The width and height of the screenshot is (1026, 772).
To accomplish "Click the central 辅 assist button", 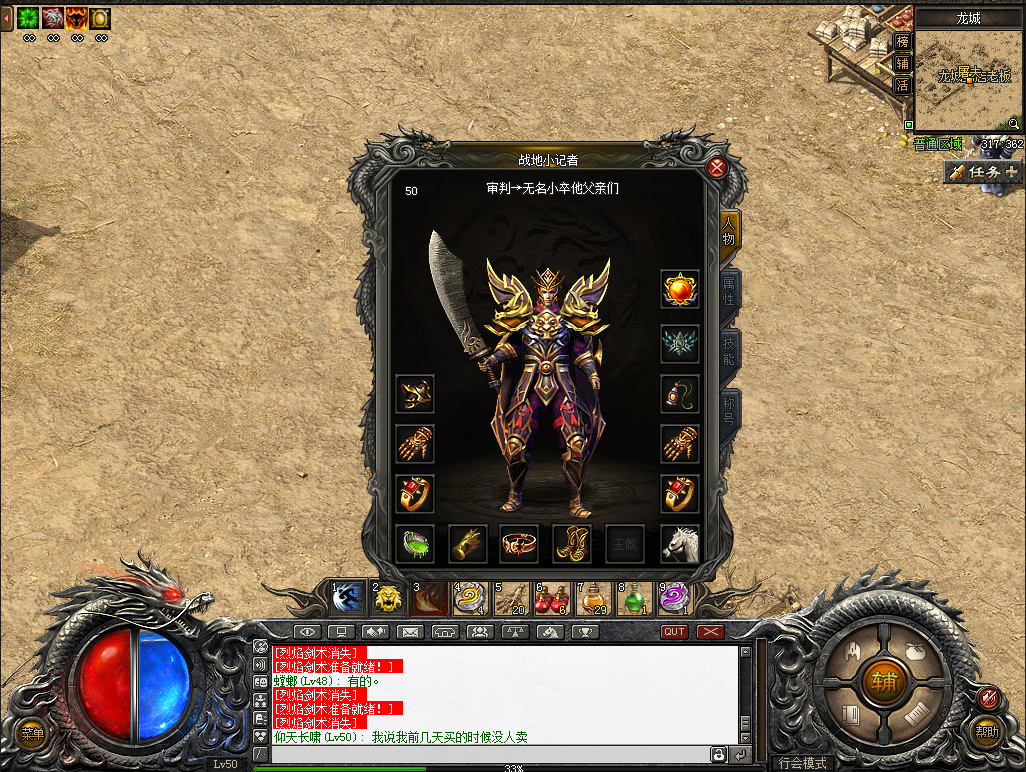I will pos(883,682).
